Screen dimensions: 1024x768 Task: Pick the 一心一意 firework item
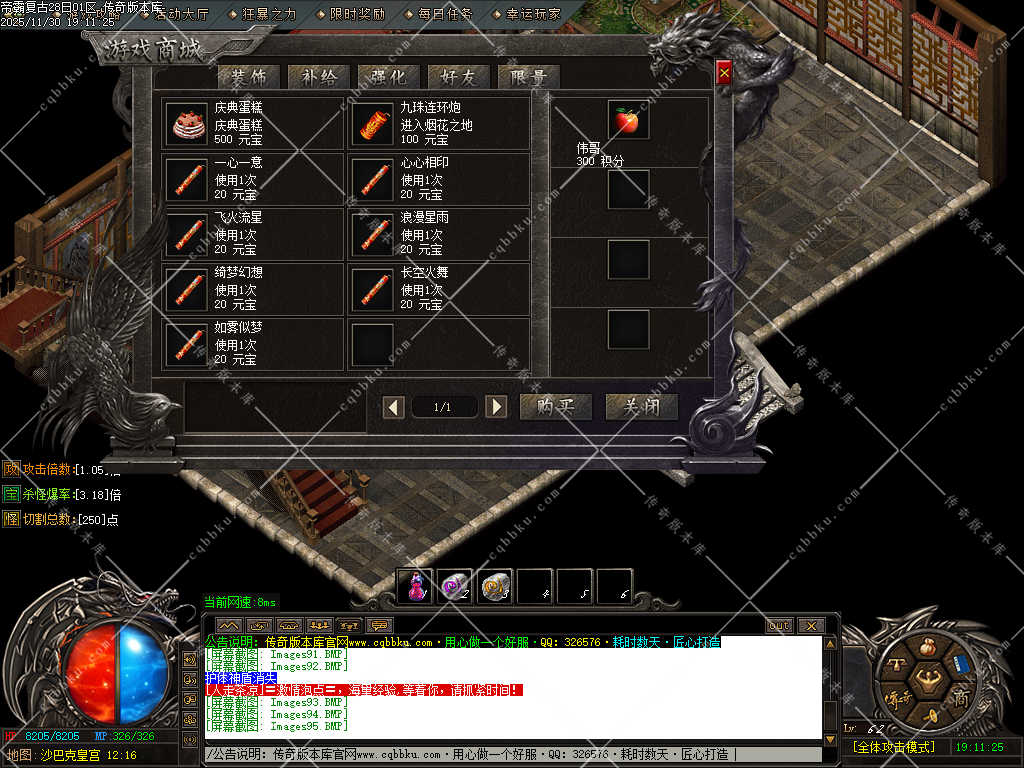pos(185,178)
